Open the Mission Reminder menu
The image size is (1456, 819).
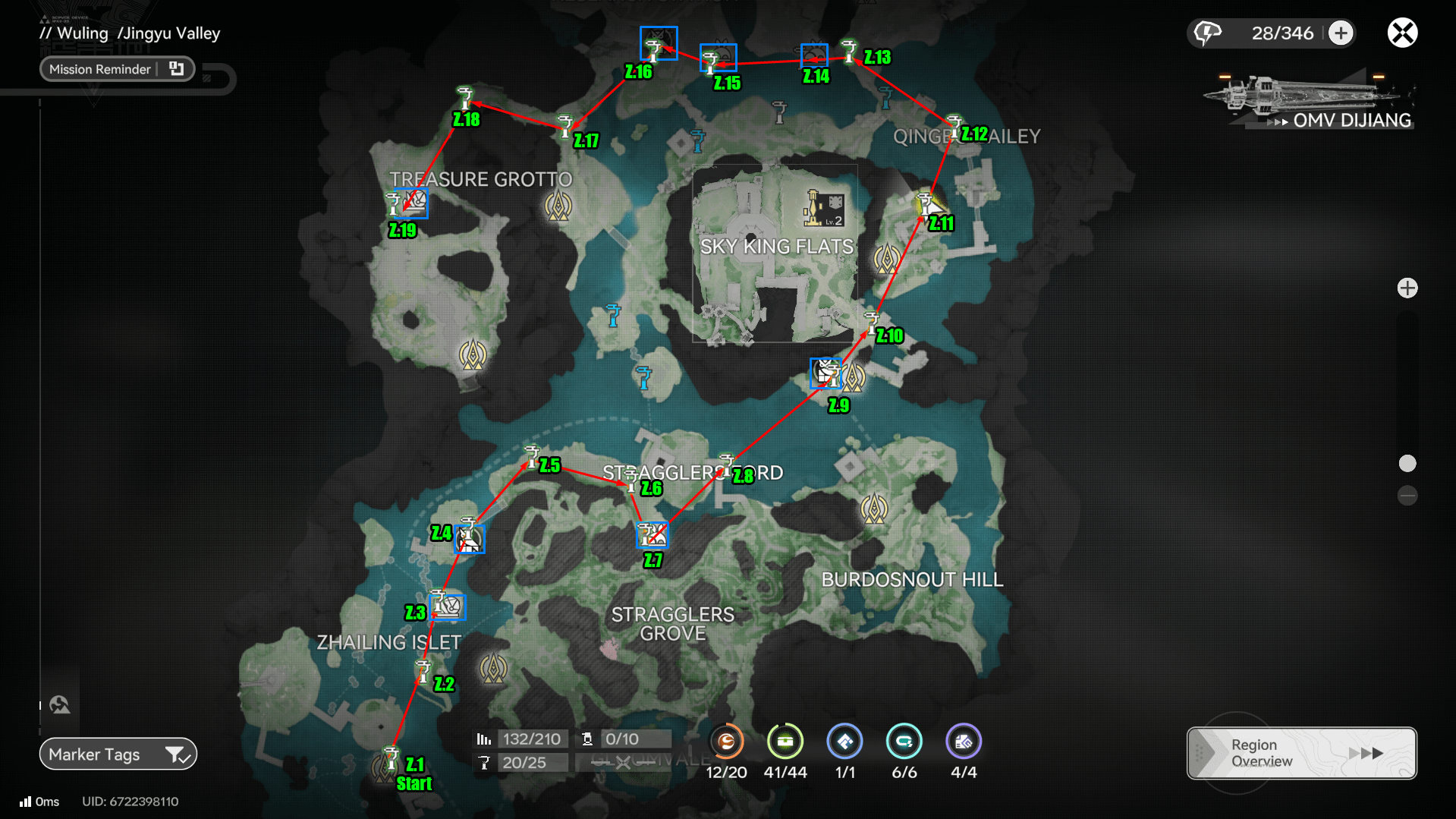click(x=99, y=68)
